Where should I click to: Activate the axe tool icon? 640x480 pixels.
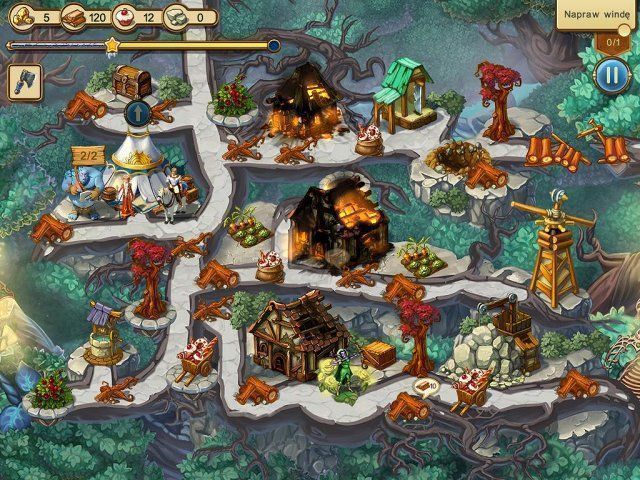click(x=23, y=82)
